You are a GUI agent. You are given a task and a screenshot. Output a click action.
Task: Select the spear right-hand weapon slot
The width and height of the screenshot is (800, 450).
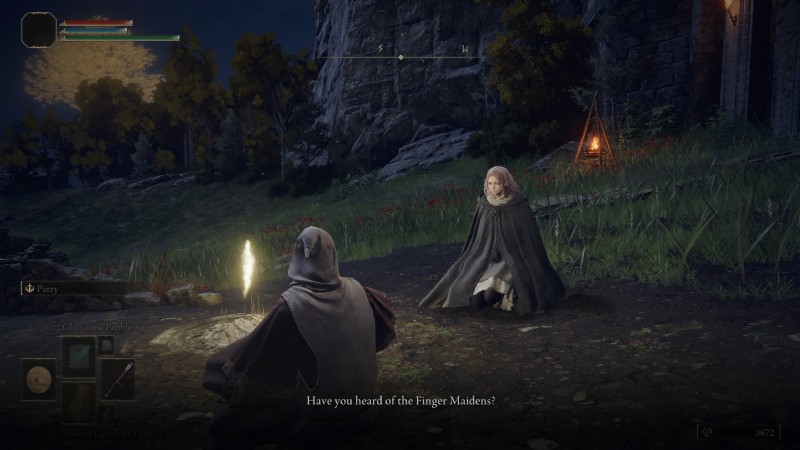(x=117, y=380)
